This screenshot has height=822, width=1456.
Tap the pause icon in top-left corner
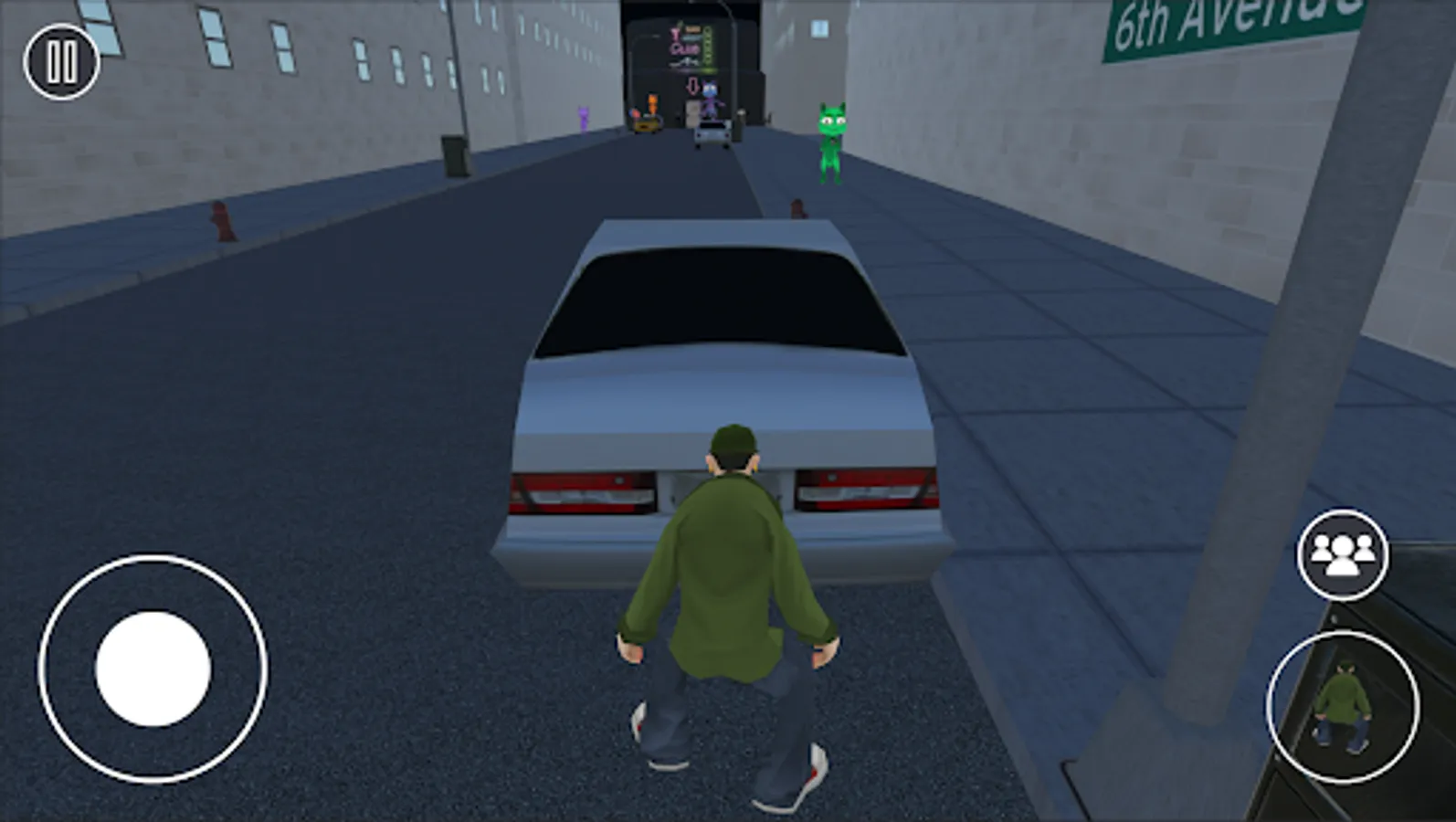(x=60, y=61)
